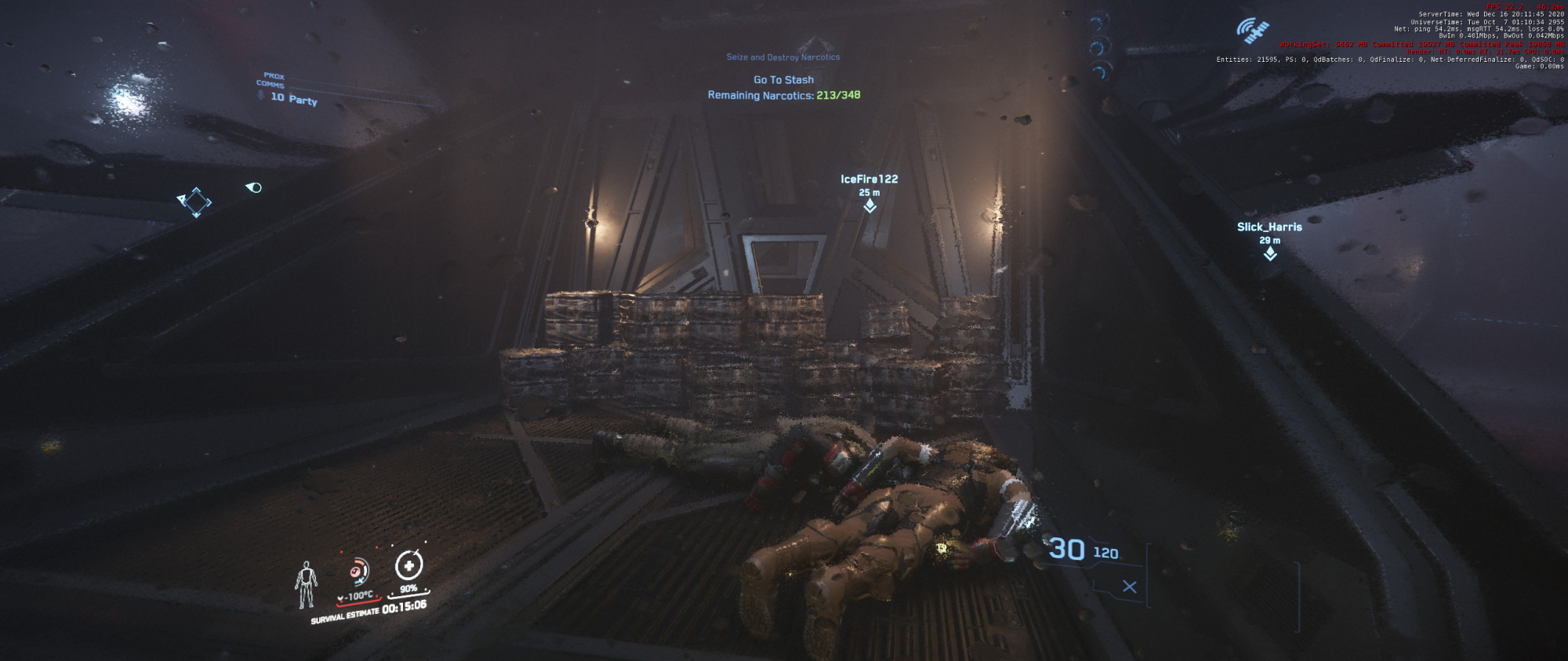Image resolution: width=1568 pixels, height=661 pixels.
Task: Select the Seize and Destroy Narcotics objective
Action: [782, 57]
